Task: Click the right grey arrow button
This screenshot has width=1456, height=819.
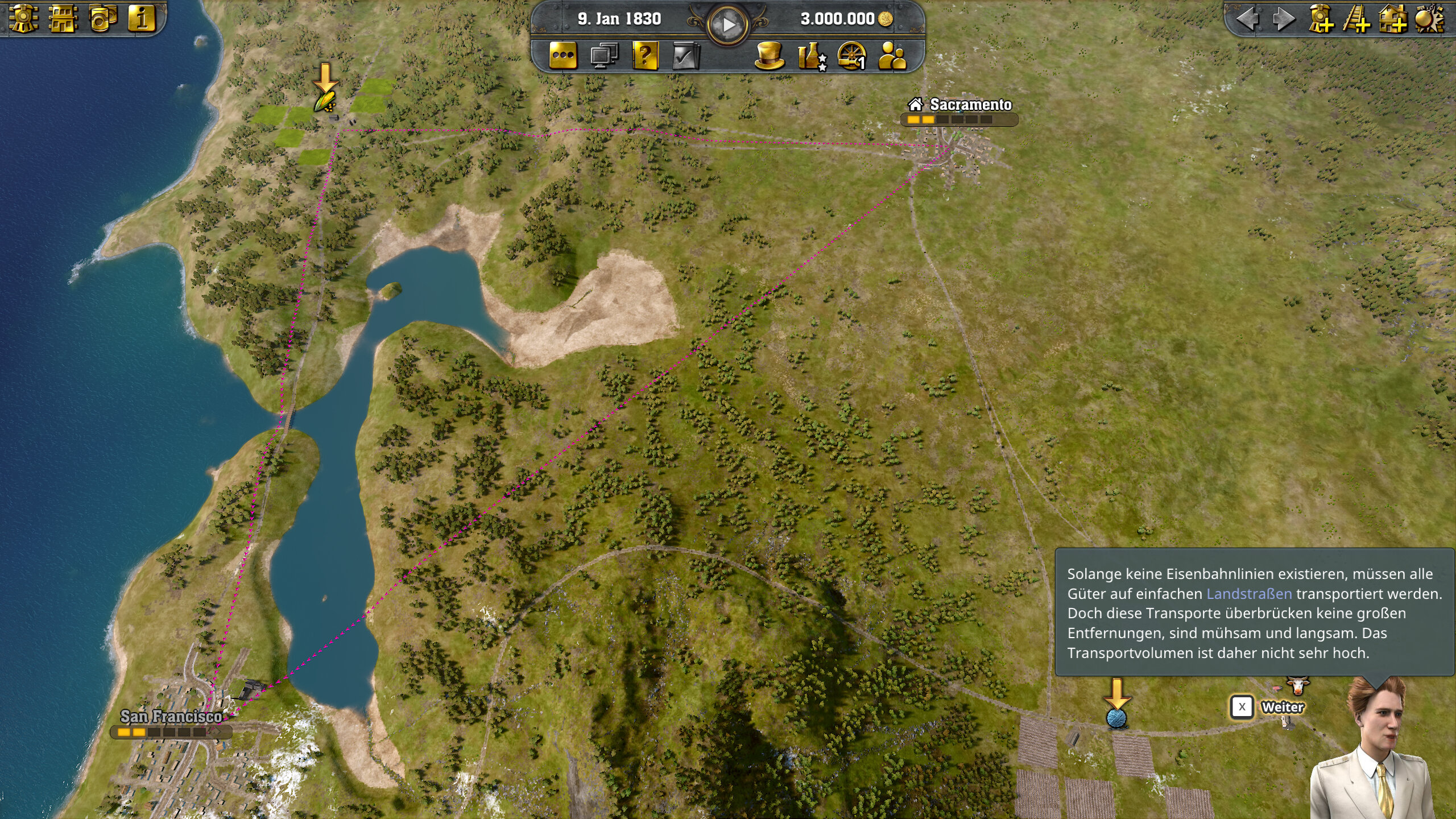Action: coord(1283,19)
